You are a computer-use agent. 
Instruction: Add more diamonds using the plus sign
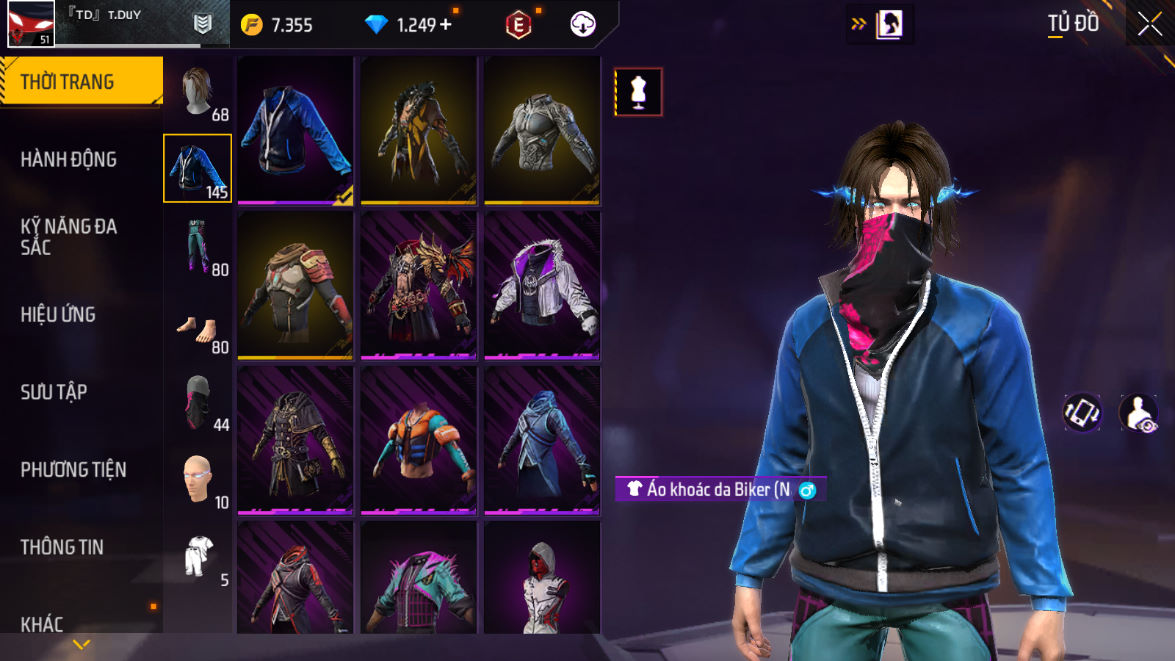445,25
